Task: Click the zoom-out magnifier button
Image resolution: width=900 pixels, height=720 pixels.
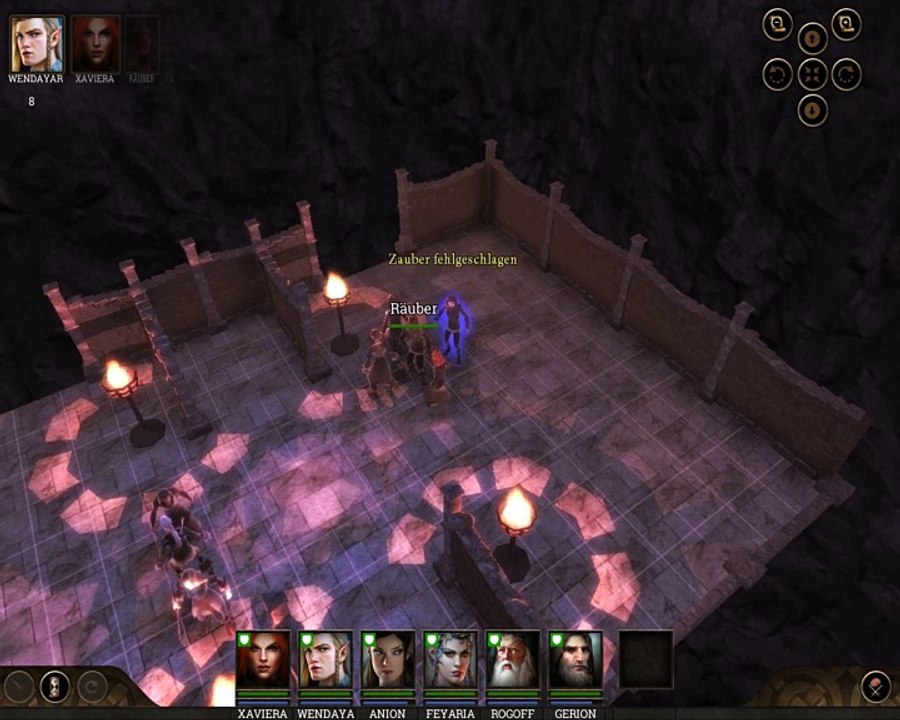Action: click(x=778, y=25)
